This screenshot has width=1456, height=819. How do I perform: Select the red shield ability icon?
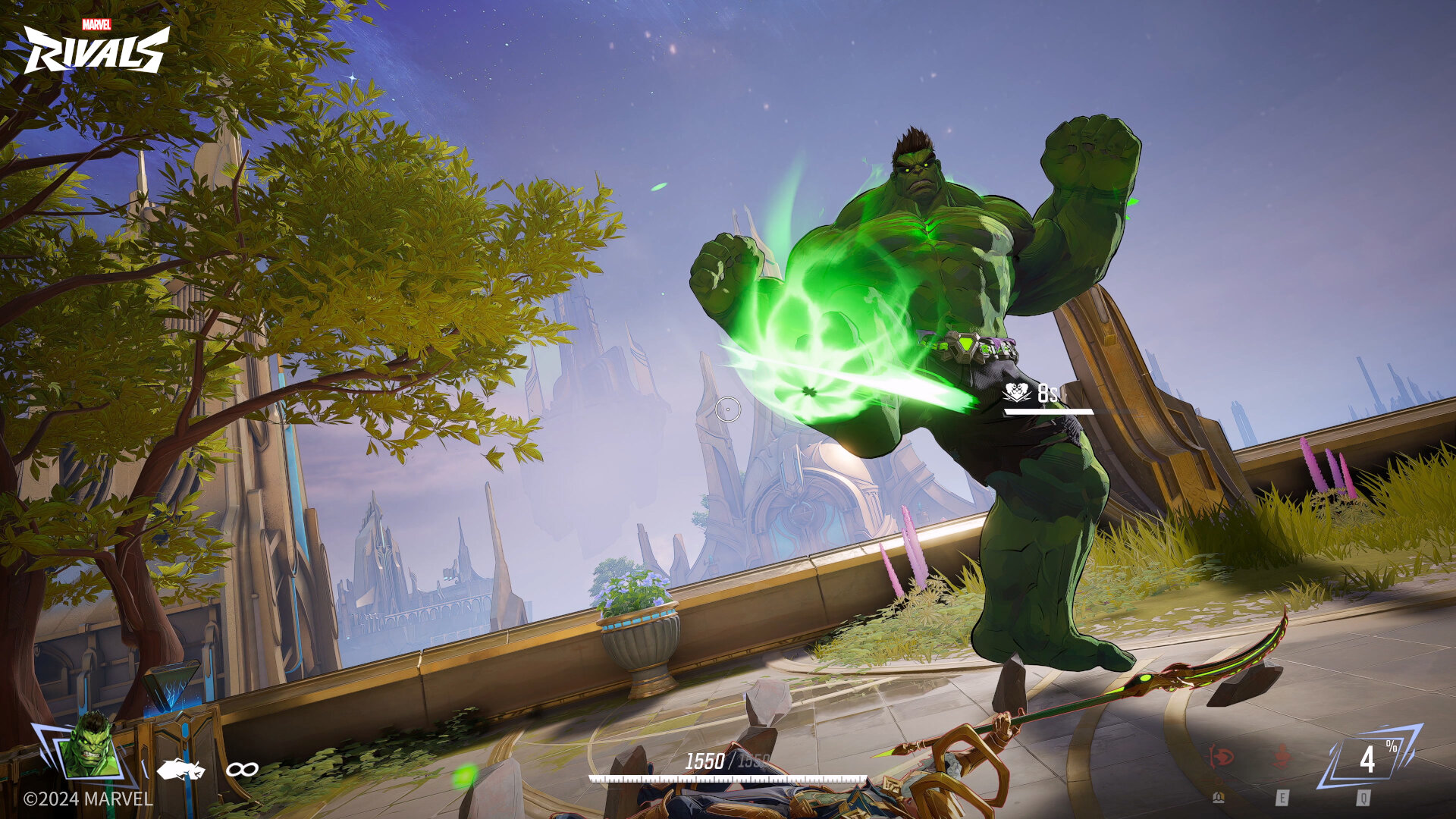[1221, 756]
